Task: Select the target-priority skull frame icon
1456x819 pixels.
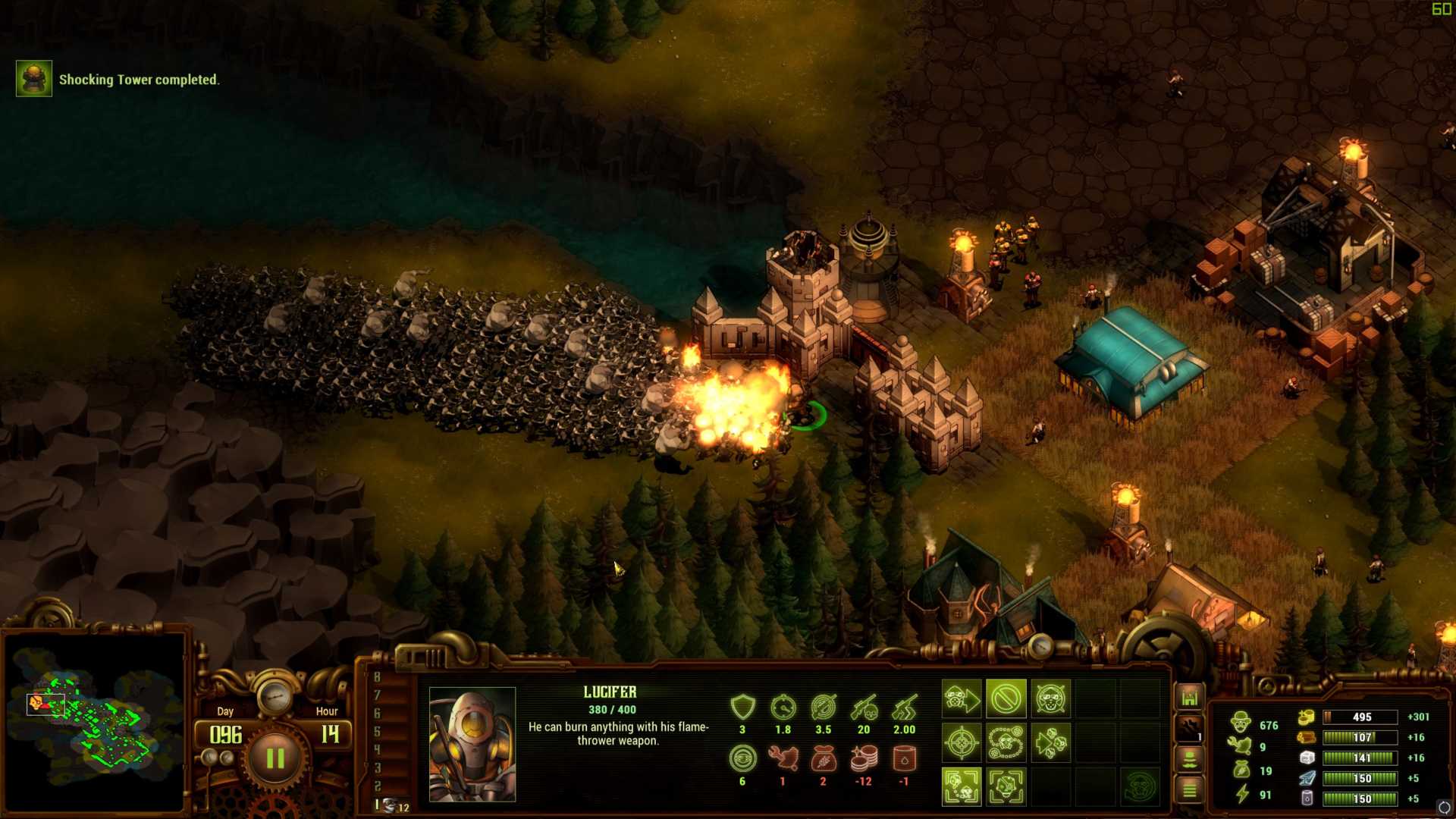Action: point(1006,786)
